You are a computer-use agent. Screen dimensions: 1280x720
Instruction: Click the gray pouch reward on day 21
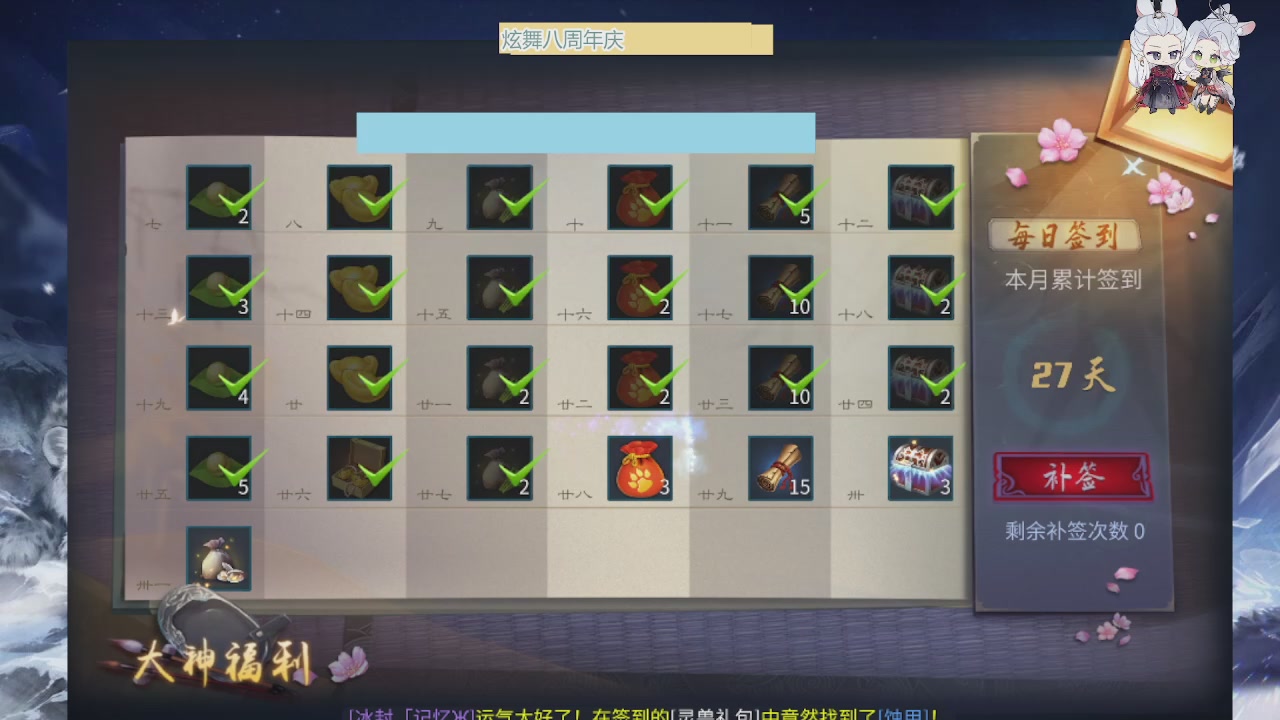tap(500, 378)
